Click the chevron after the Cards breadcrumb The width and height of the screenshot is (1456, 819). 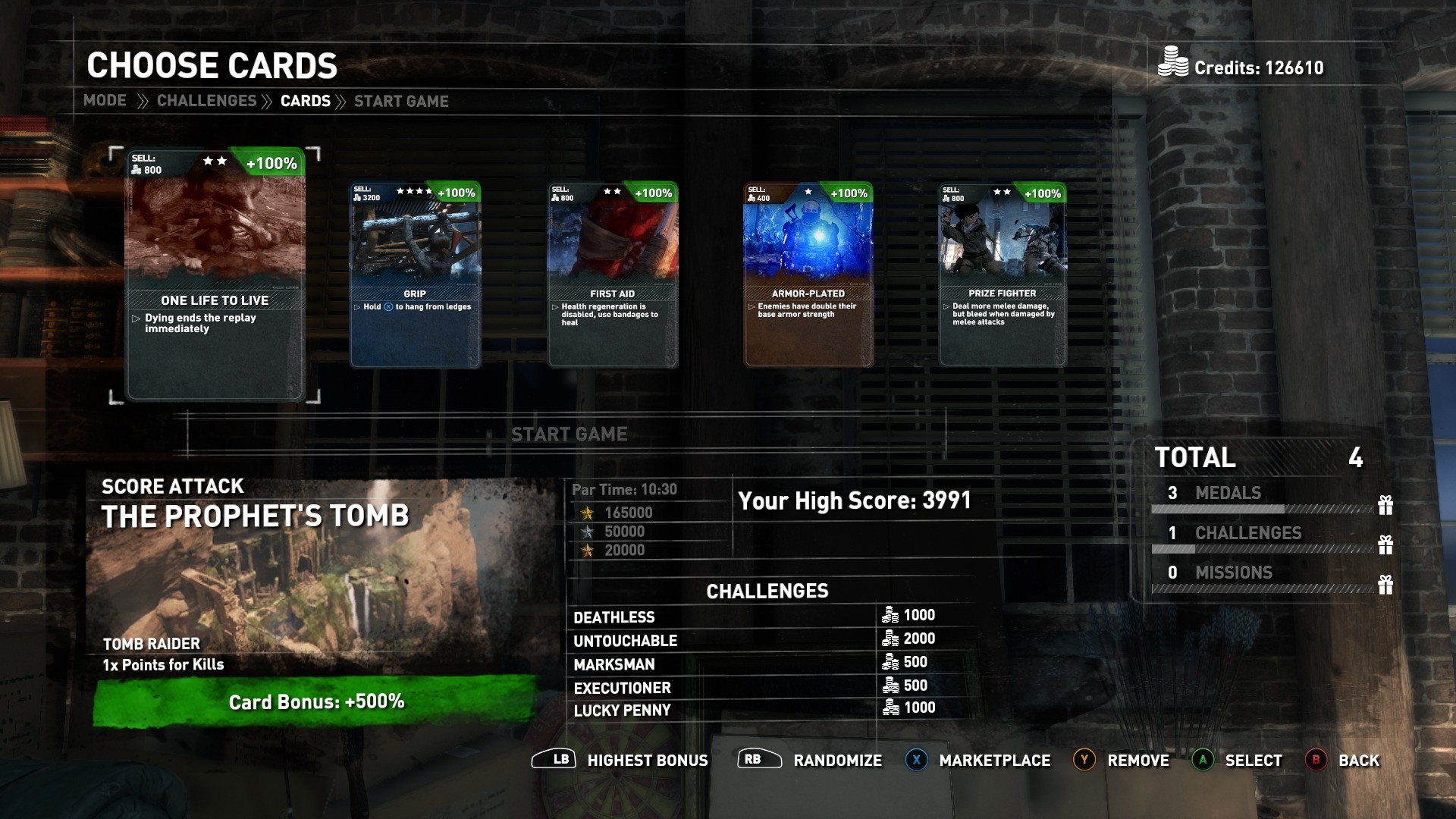[x=344, y=100]
